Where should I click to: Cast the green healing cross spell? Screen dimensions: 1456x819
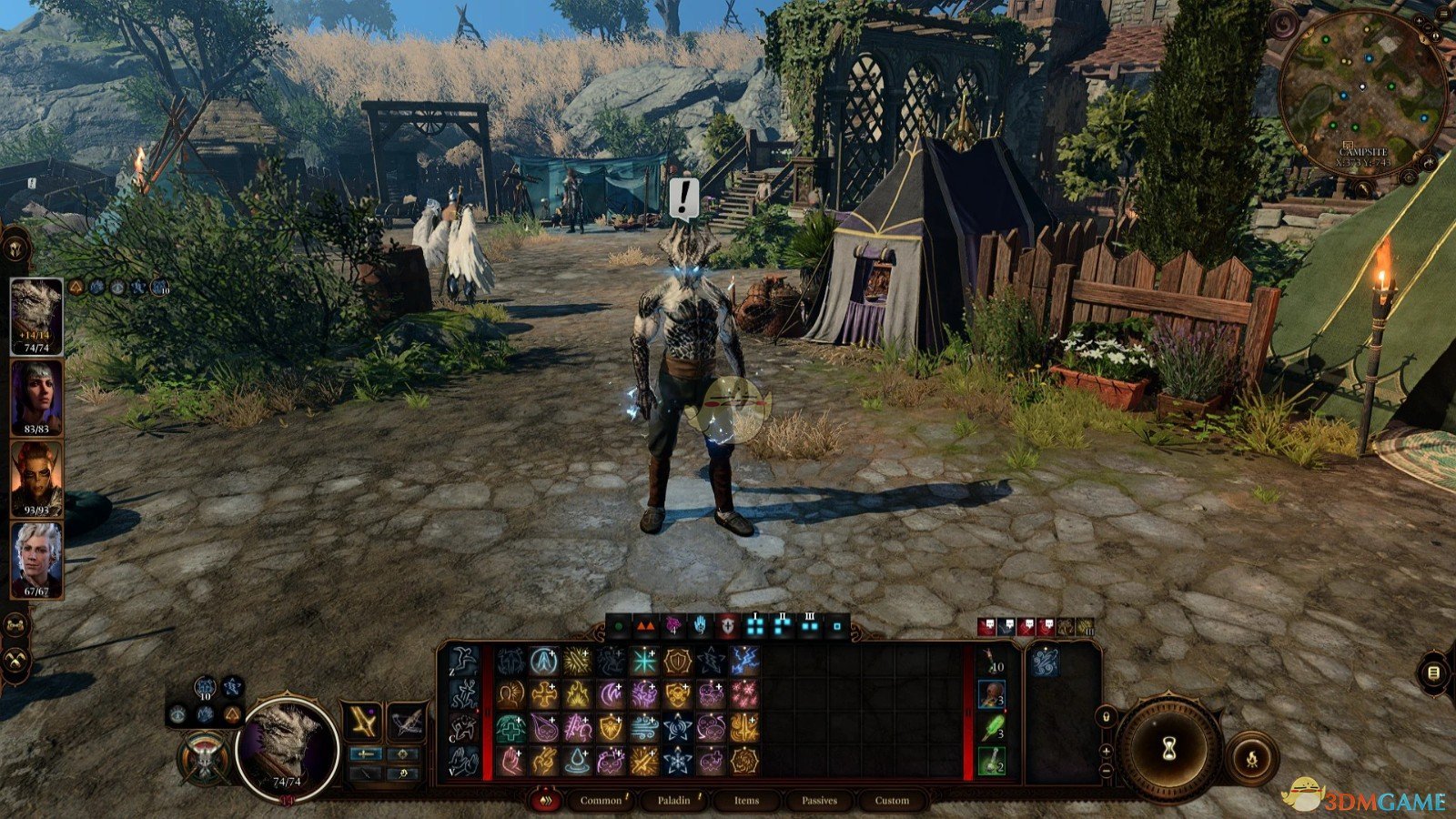click(511, 727)
